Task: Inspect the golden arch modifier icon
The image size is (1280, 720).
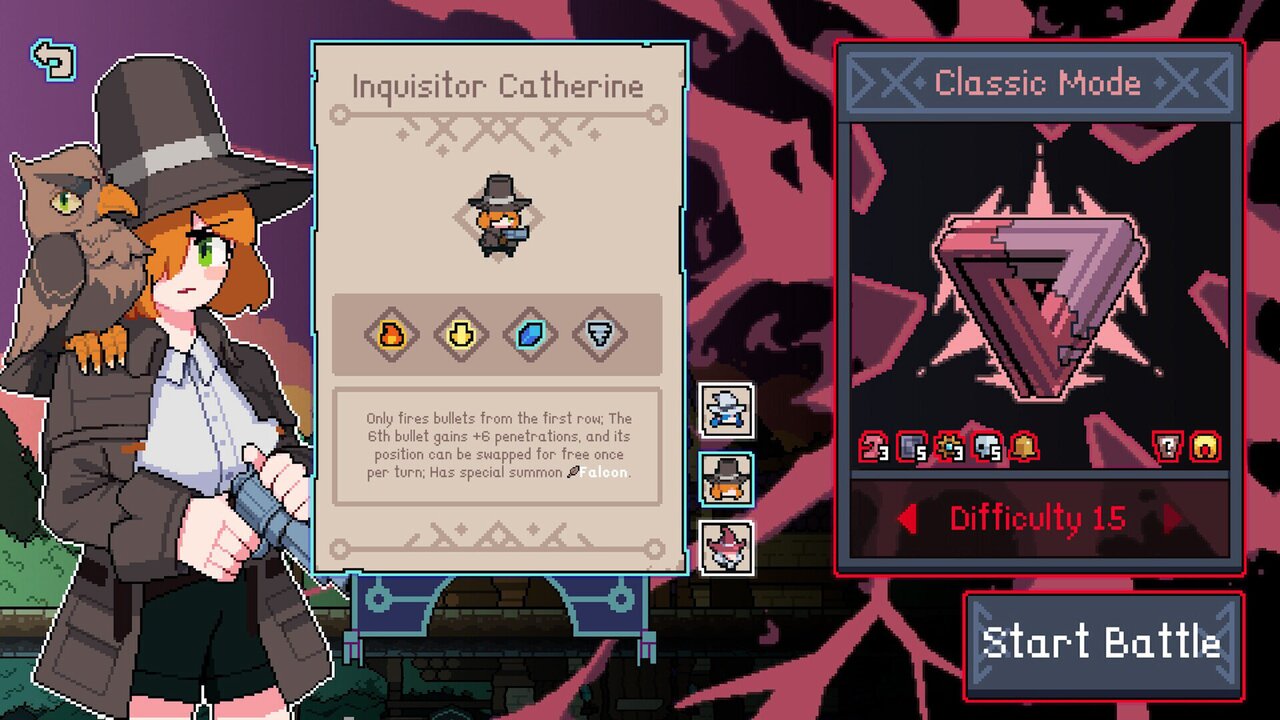Action: click(1204, 447)
